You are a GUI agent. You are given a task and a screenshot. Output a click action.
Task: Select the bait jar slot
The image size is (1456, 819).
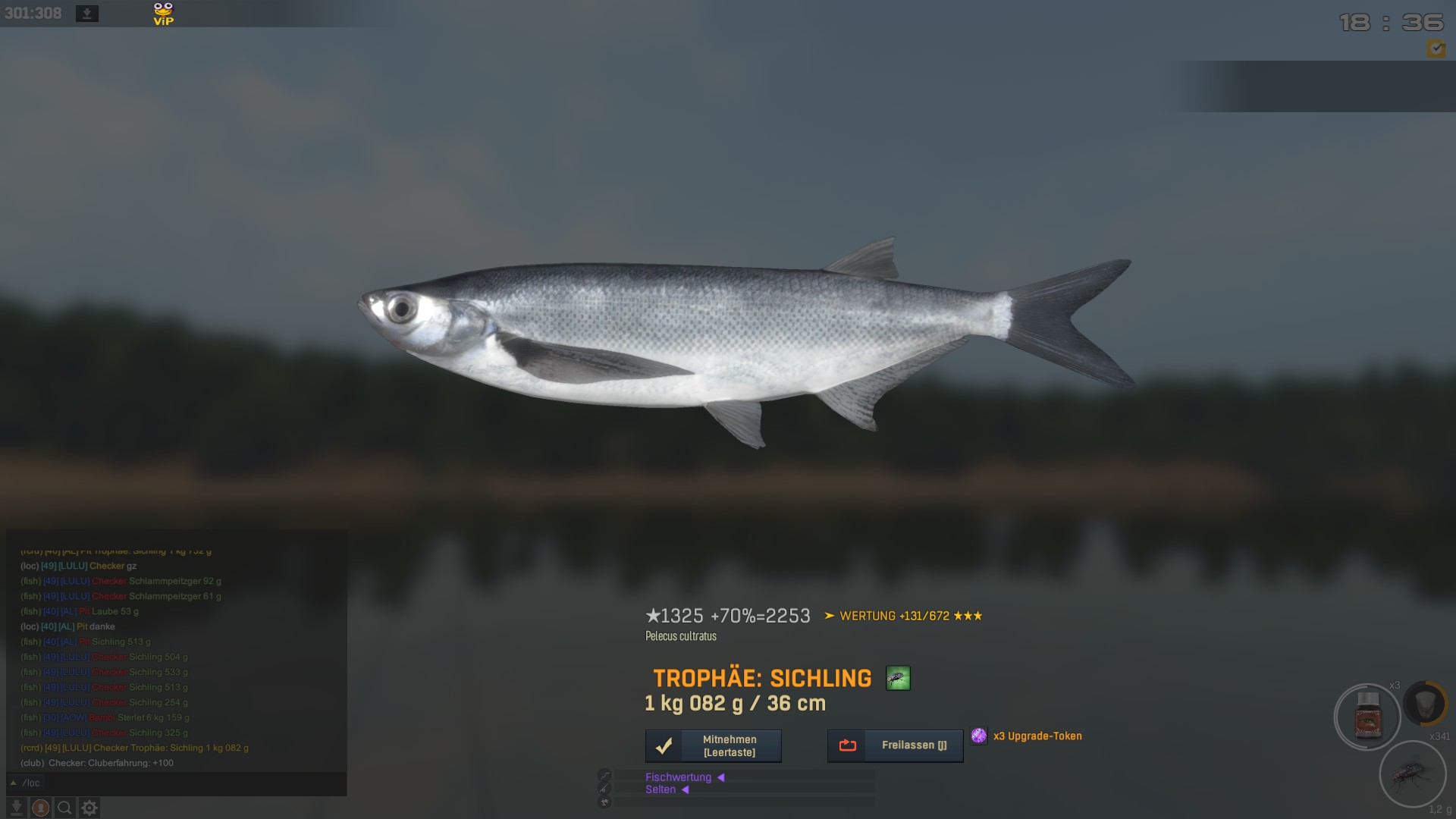pos(1367,717)
